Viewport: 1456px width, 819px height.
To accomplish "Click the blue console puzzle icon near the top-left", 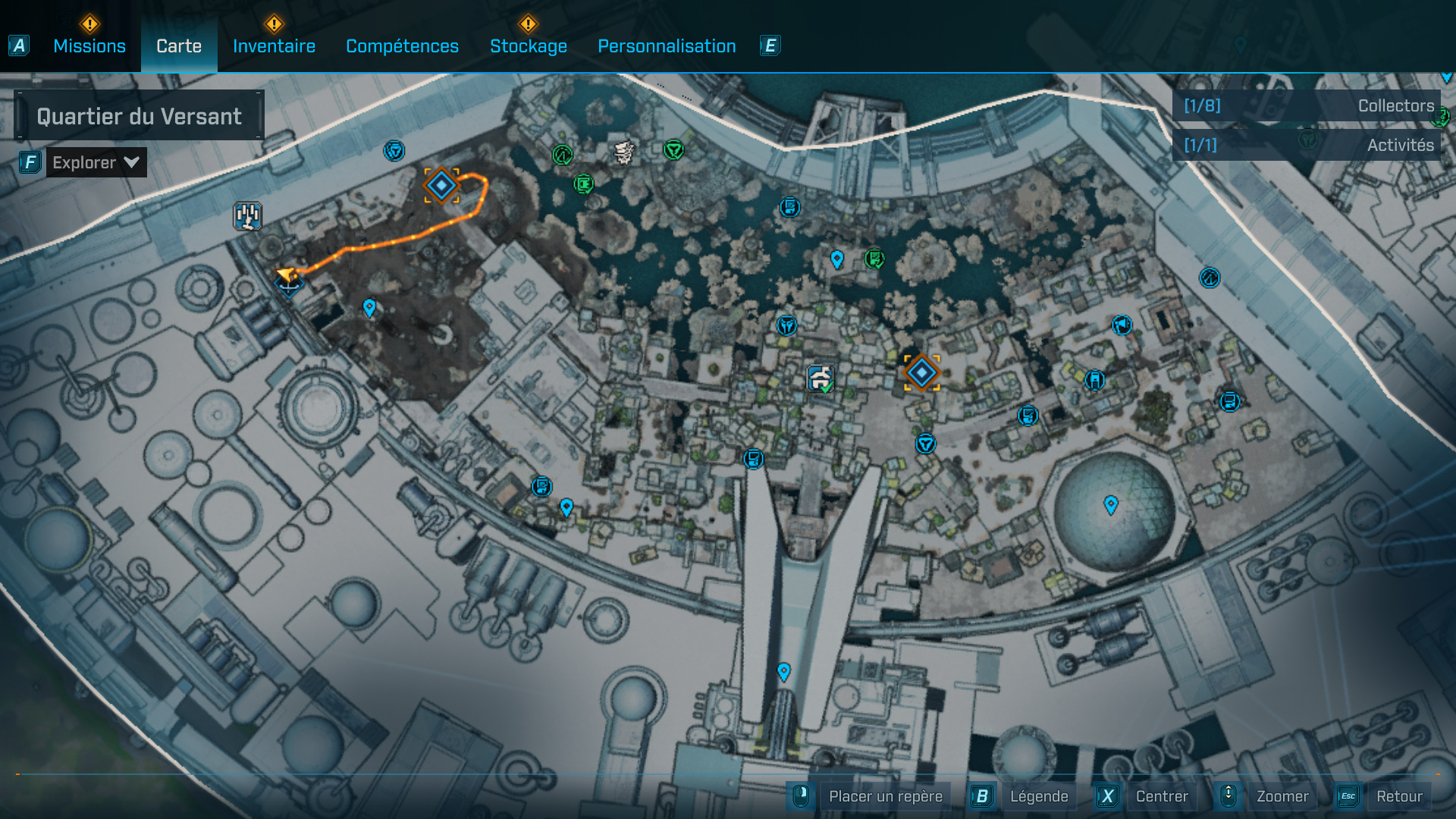I will [247, 215].
